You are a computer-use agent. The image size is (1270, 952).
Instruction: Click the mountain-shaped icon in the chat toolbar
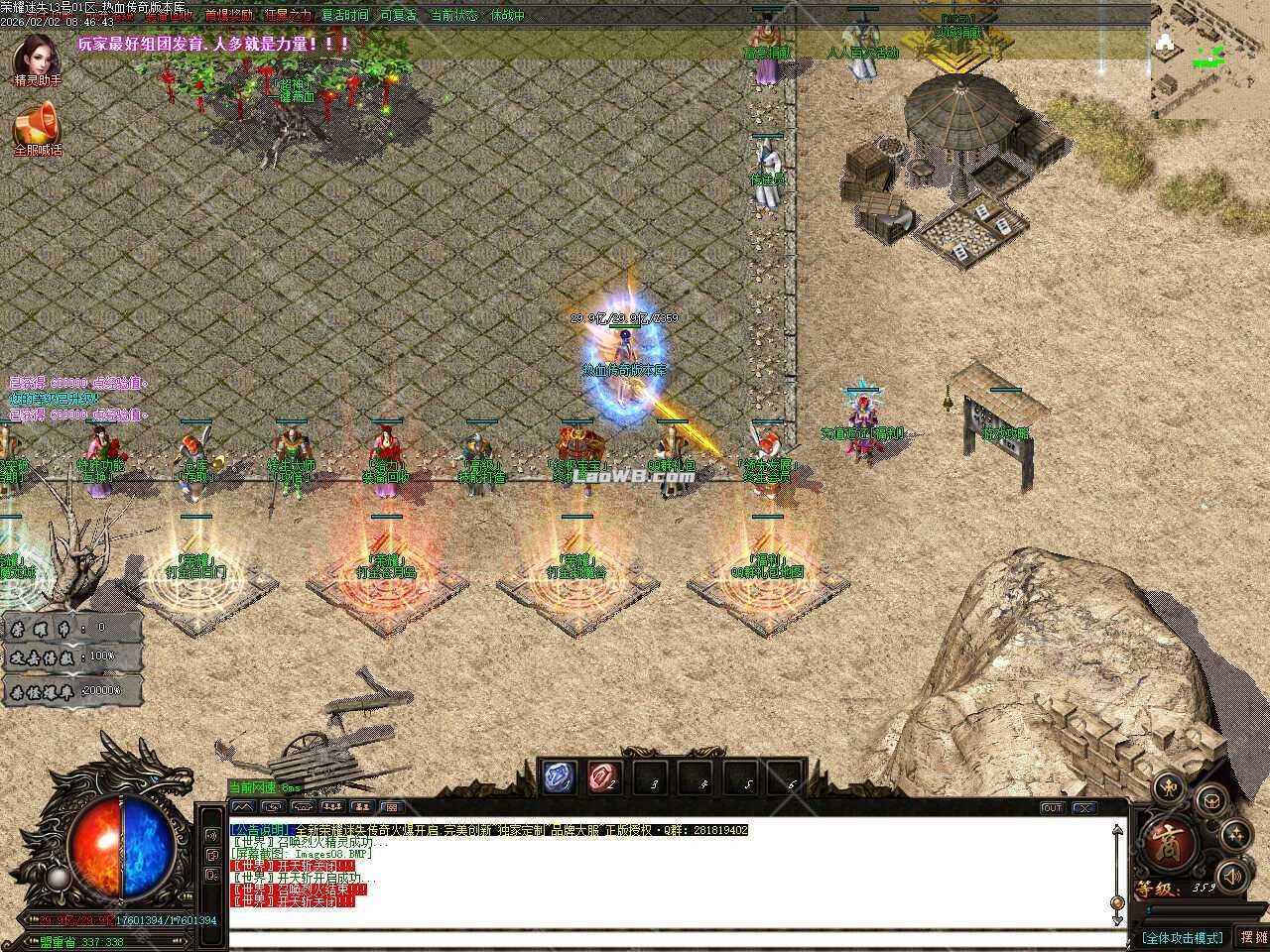coord(243,806)
